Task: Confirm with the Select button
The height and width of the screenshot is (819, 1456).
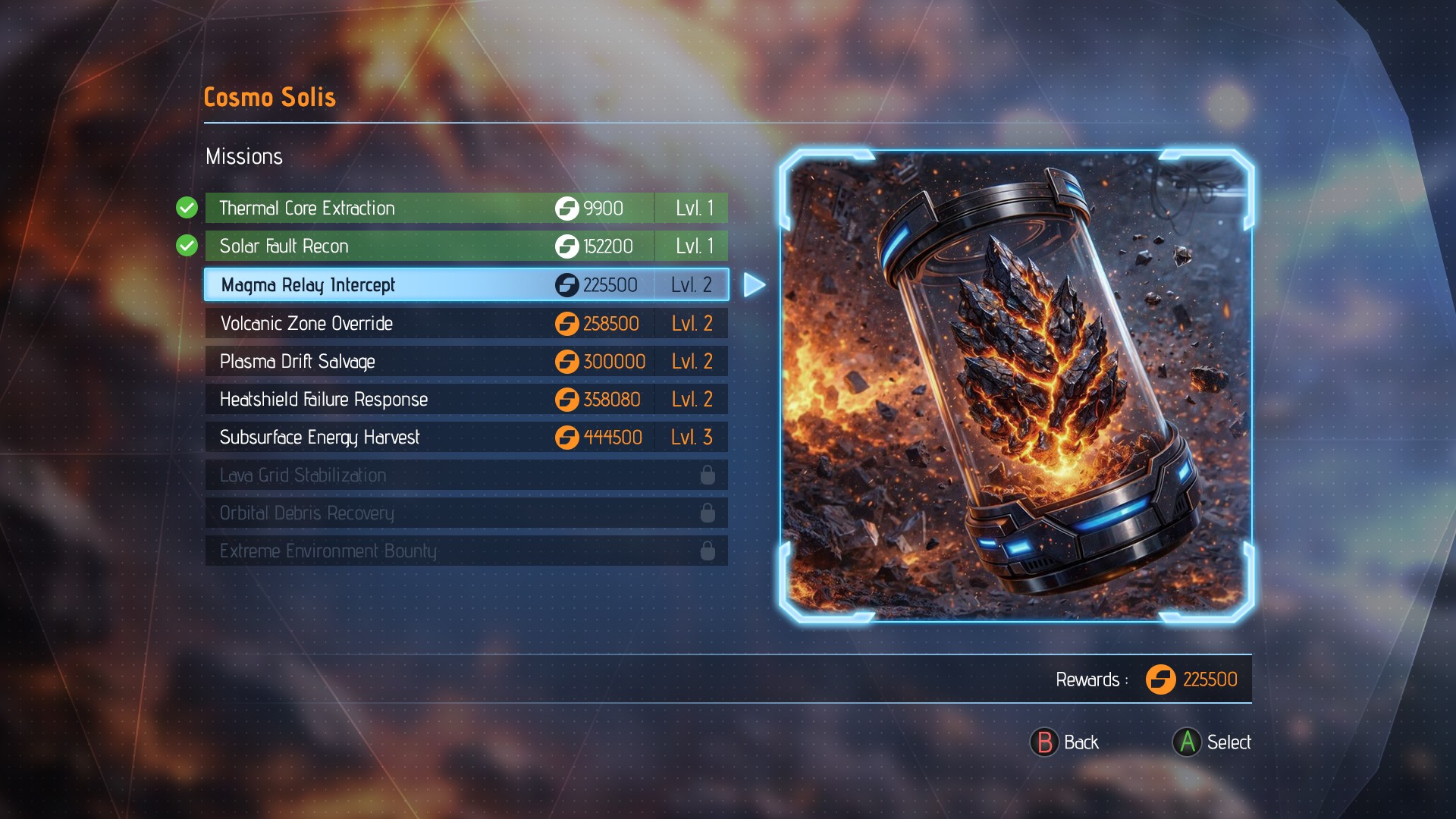Action: (1212, 742)
